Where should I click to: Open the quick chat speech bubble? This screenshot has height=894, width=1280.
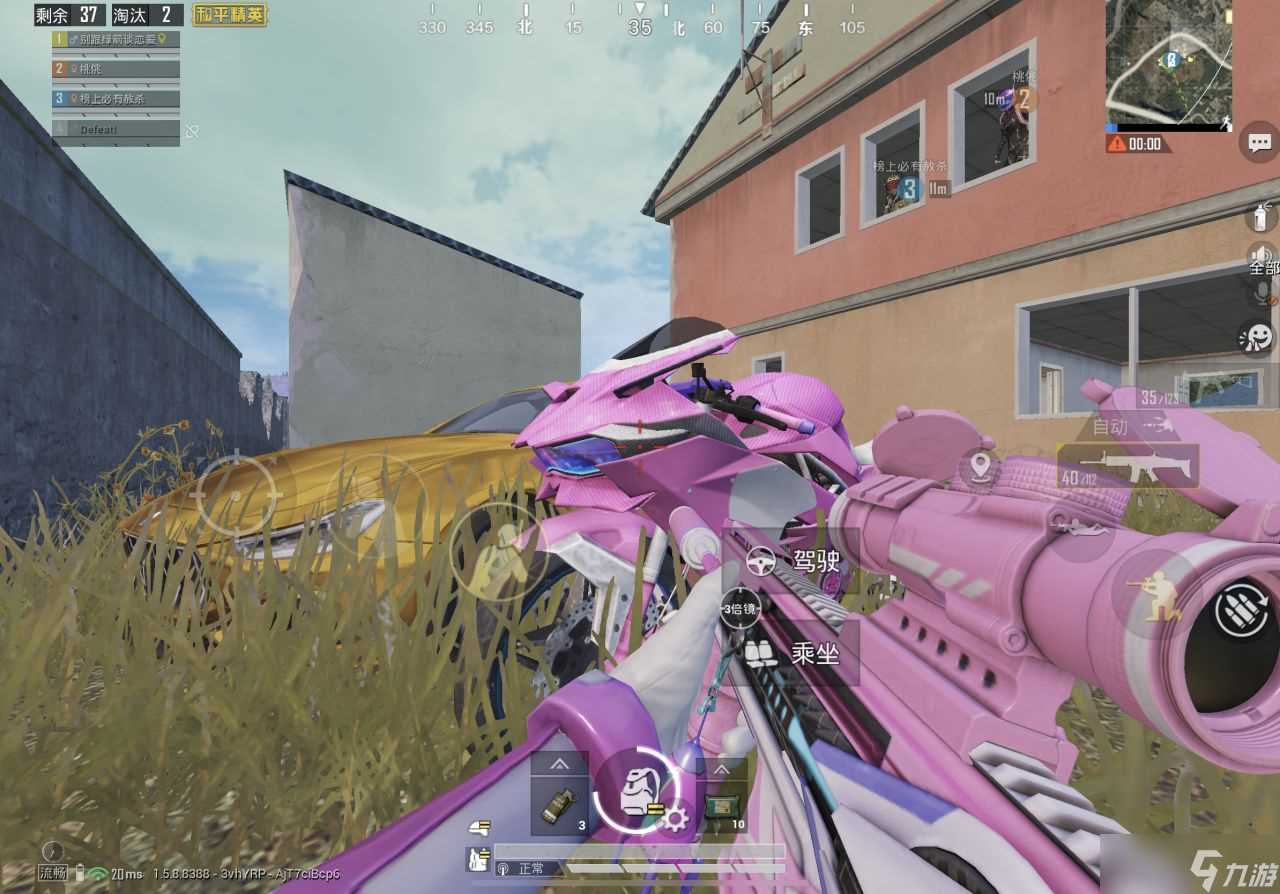pos(1258,143)
